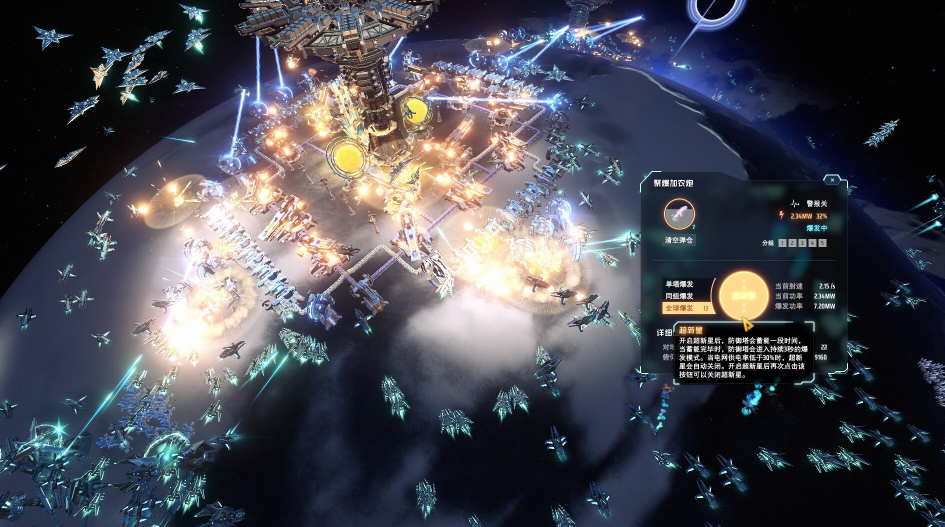Click the ammo slot icon
Image resolution: width=945 pixels, height=527 pixels.
679,212
